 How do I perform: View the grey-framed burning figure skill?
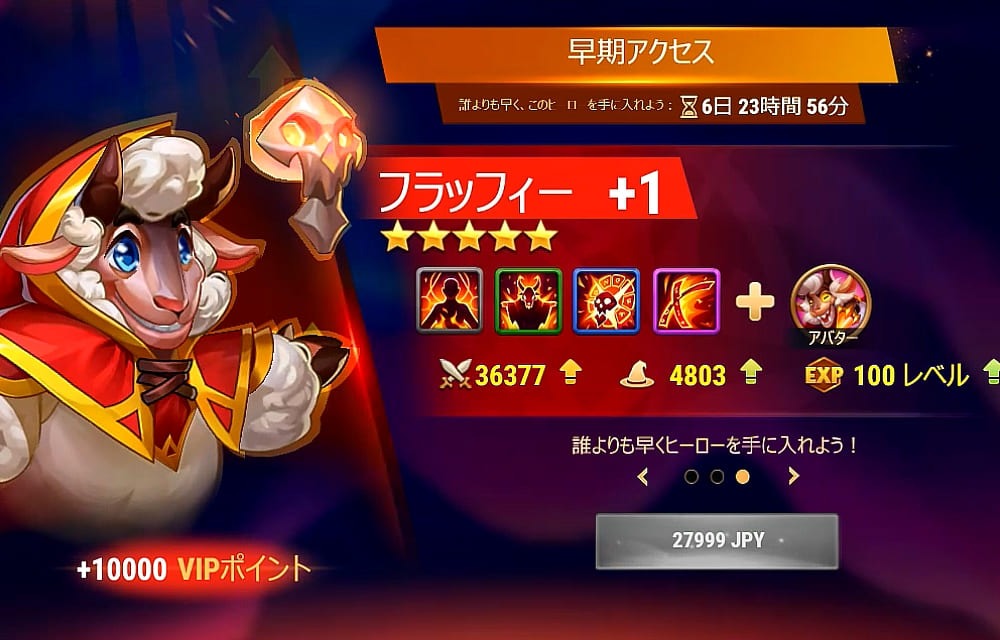(x=449, y=301)
